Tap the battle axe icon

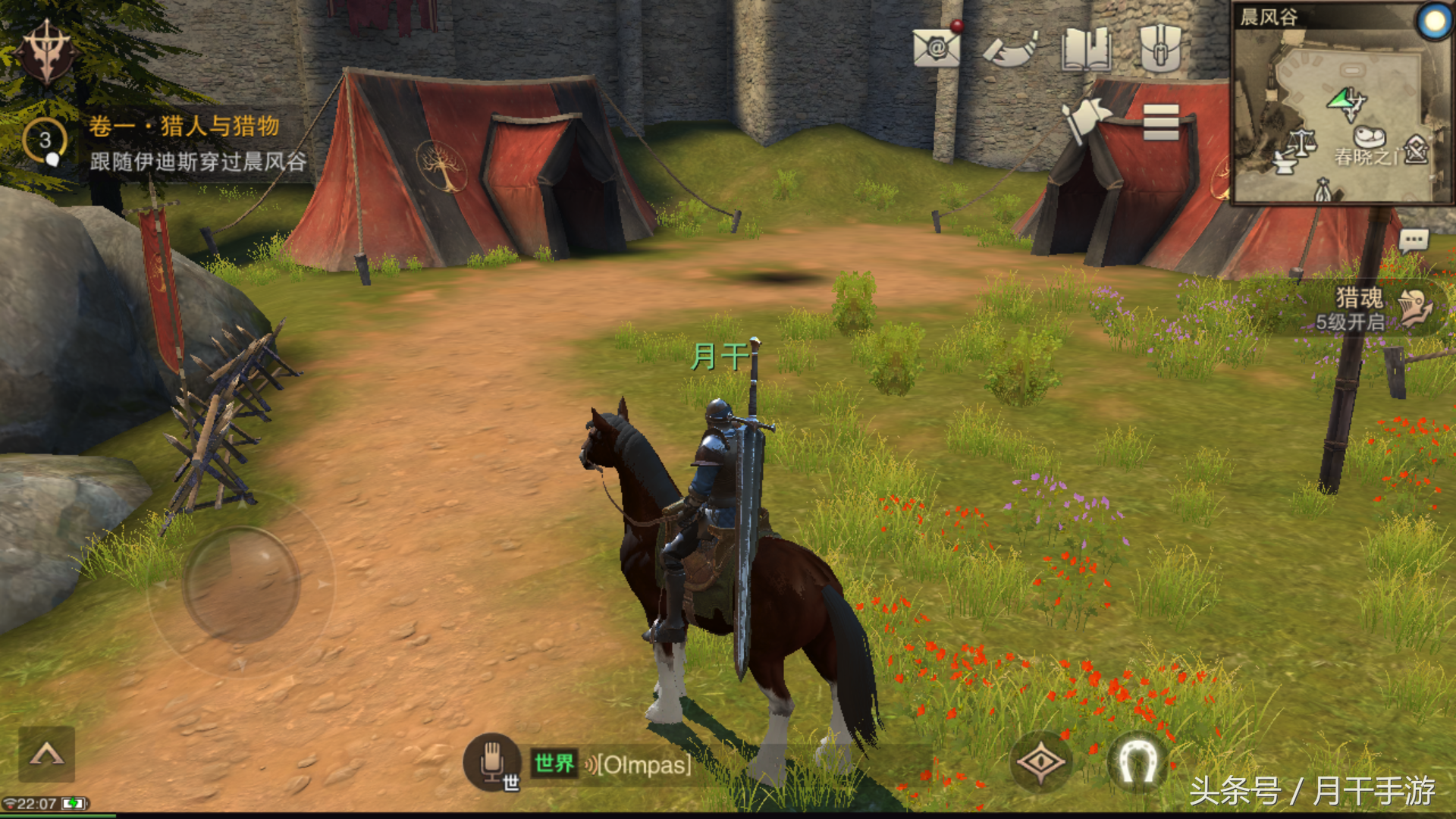[1084, 120]
